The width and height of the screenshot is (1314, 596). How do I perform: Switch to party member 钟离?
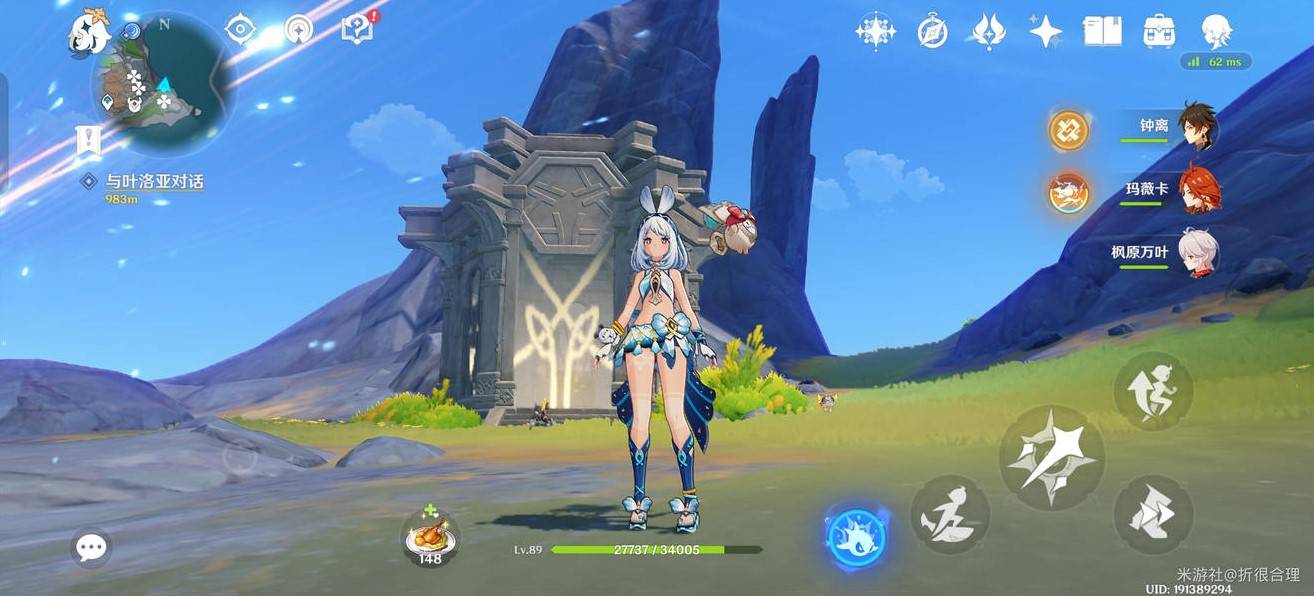point(1196,126)
